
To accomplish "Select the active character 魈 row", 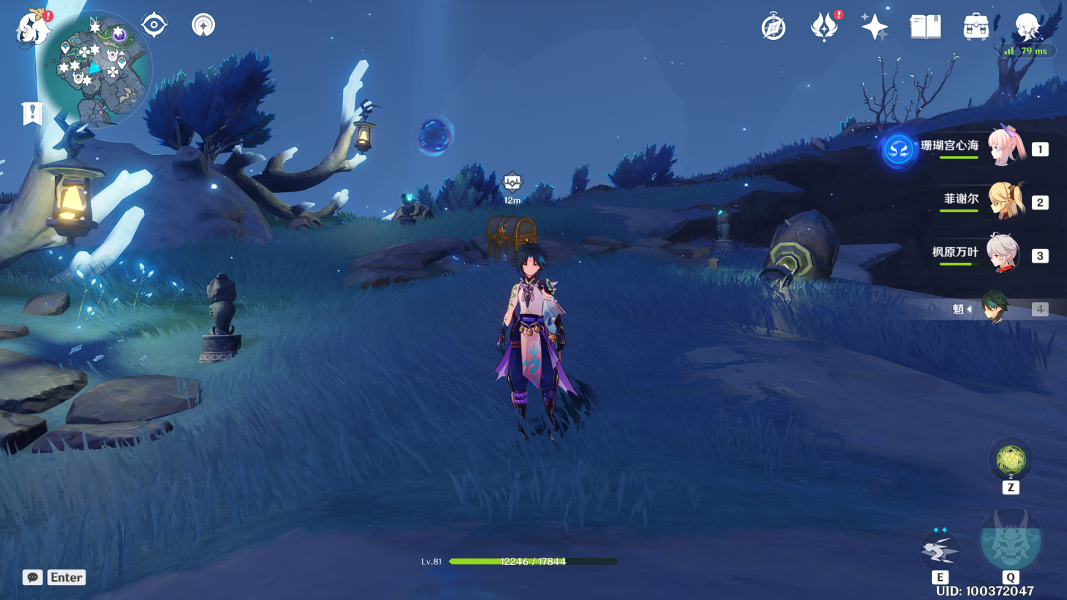I will coord(994,309).
